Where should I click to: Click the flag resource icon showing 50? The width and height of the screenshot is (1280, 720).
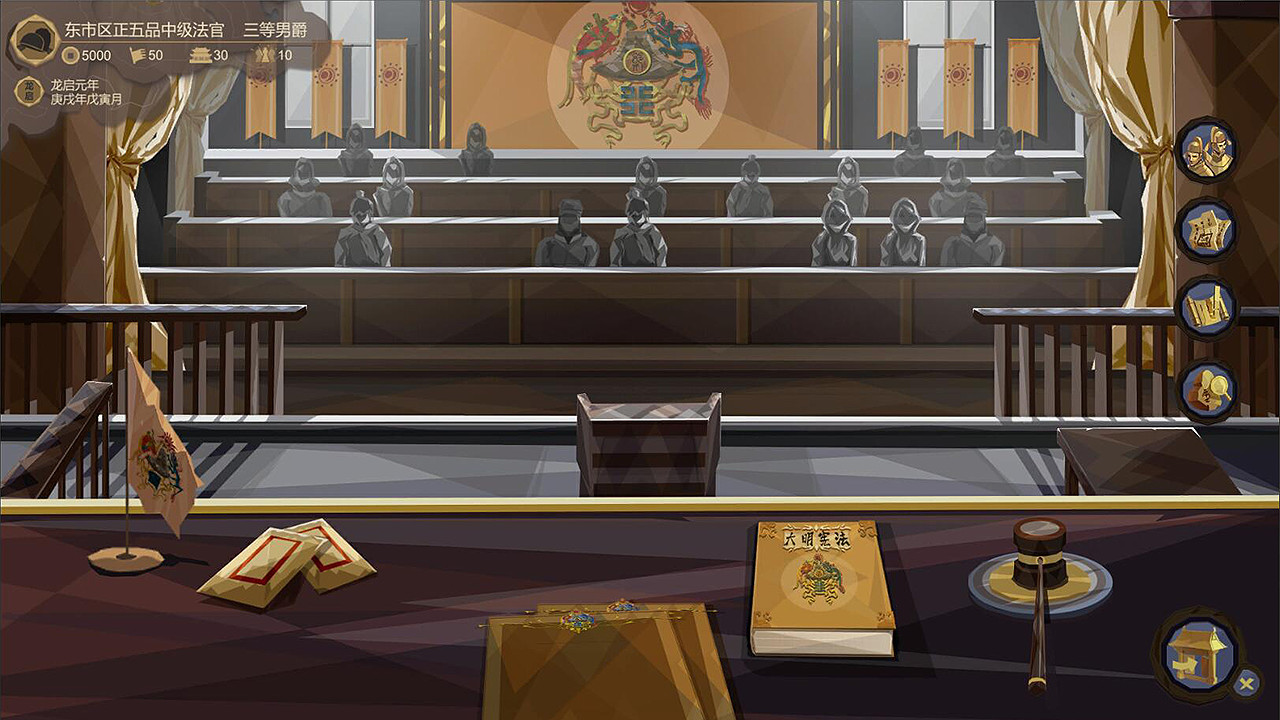[135, 56]
